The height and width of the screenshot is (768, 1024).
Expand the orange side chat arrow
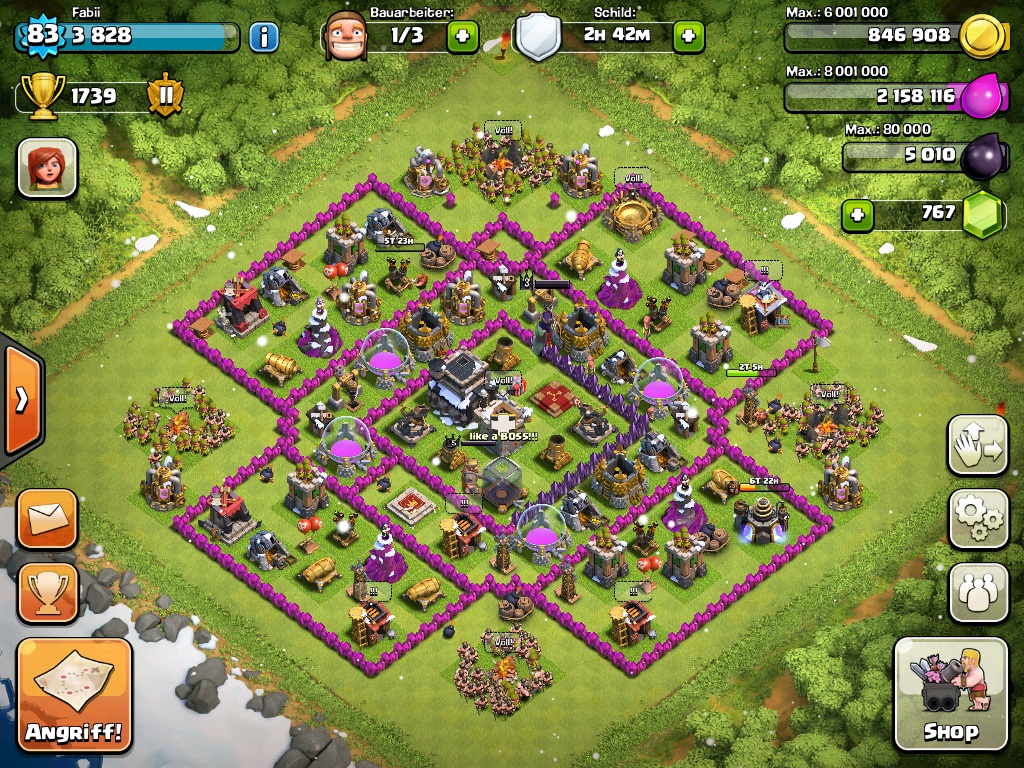click(x=21, y=400)
